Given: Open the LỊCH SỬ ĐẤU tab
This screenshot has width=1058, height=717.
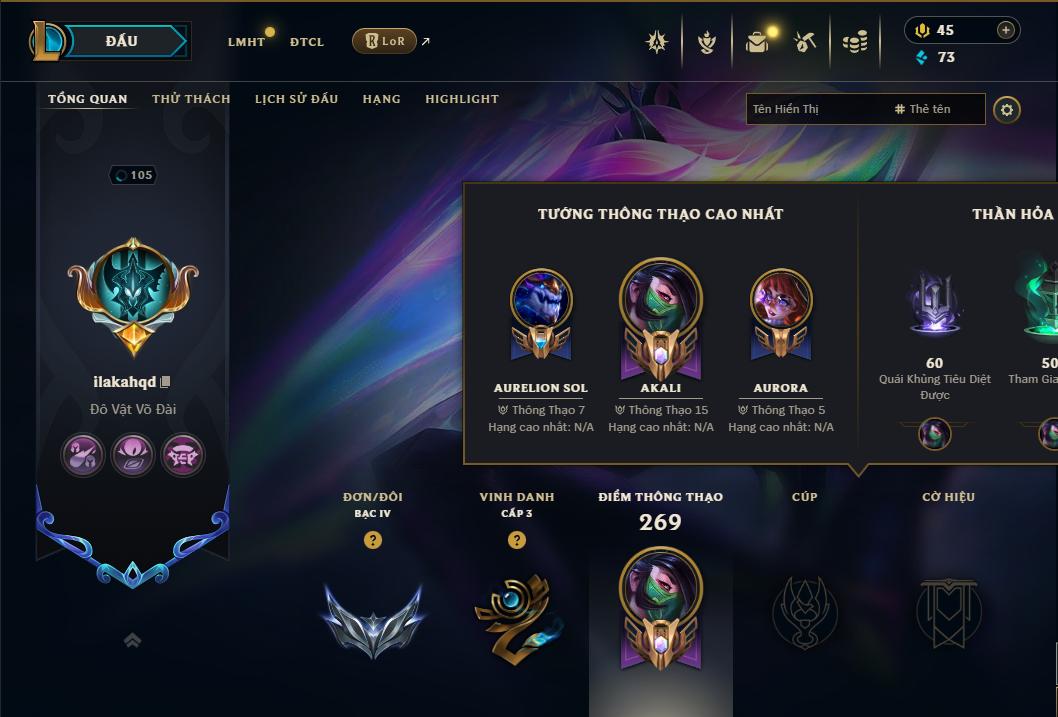Looking at the screenshot, I should click(296, 99).
